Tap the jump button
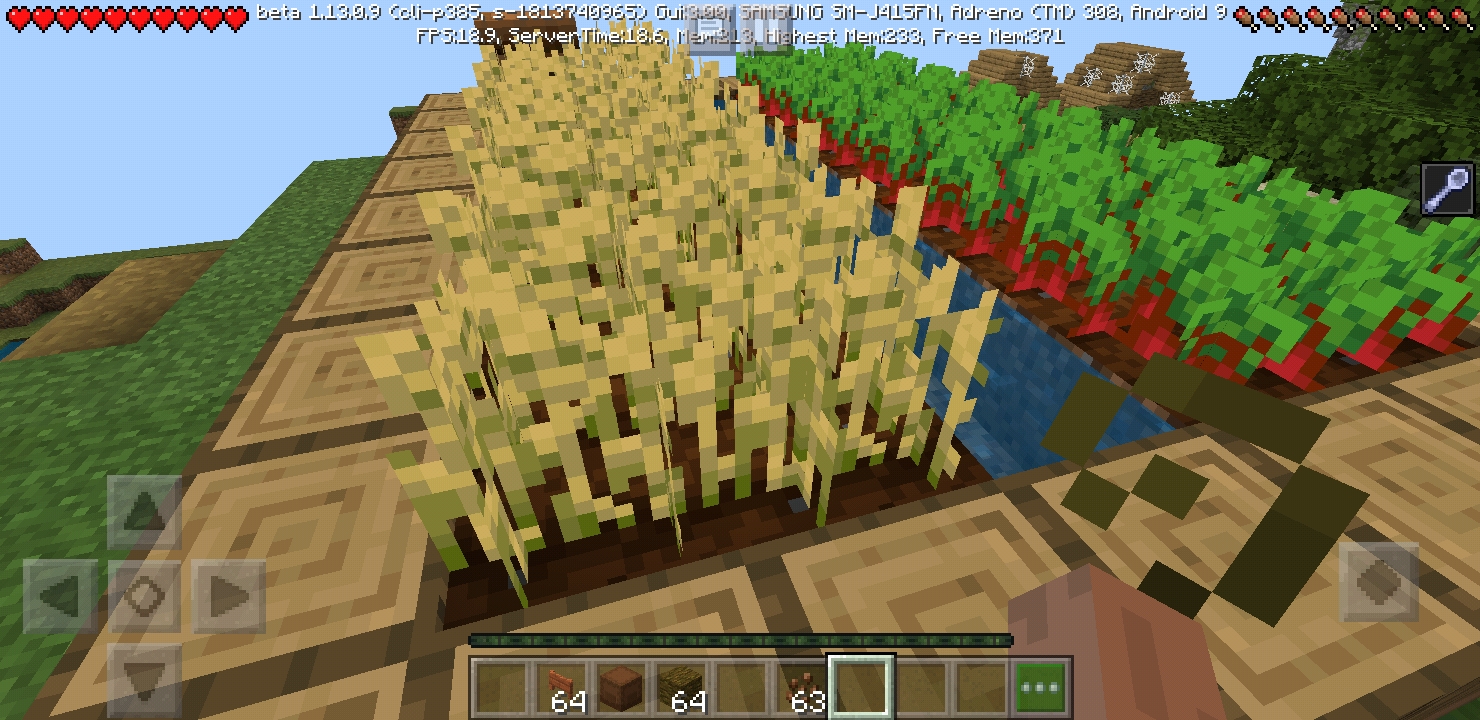The image size is (1480, 720). tap(1378, 582)
